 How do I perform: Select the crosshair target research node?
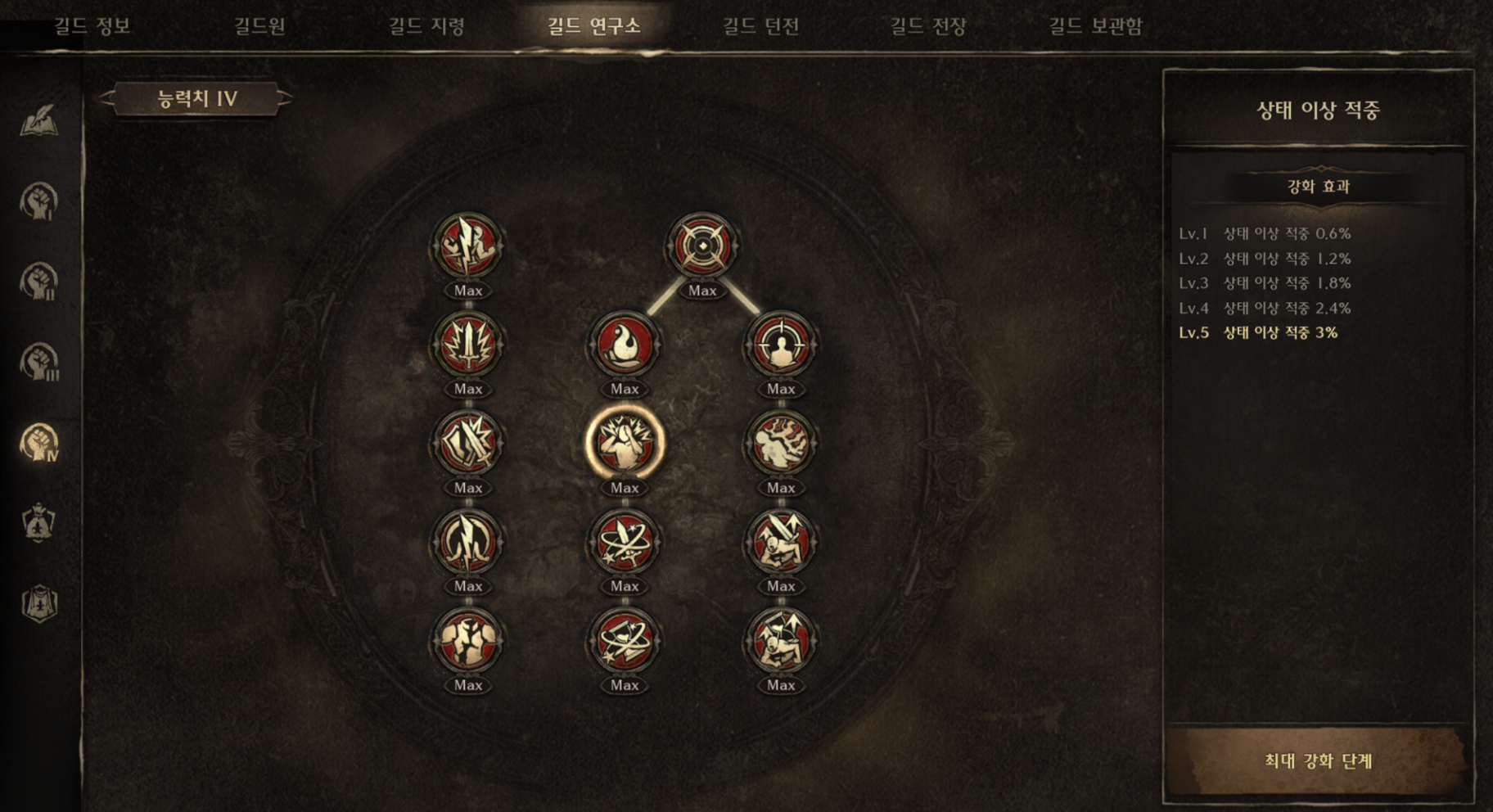(x=701, y=246)
